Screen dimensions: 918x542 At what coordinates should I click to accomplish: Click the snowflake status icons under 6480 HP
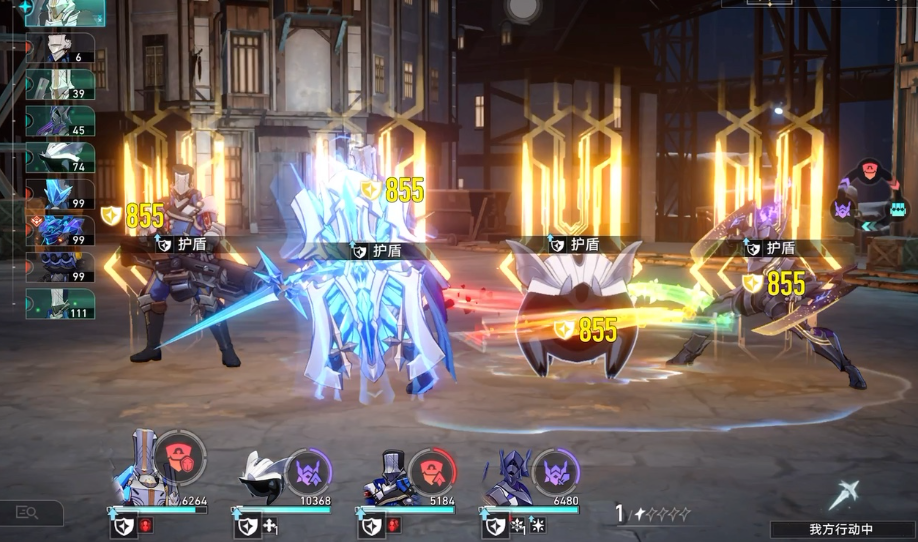click(x=528, y=525)
